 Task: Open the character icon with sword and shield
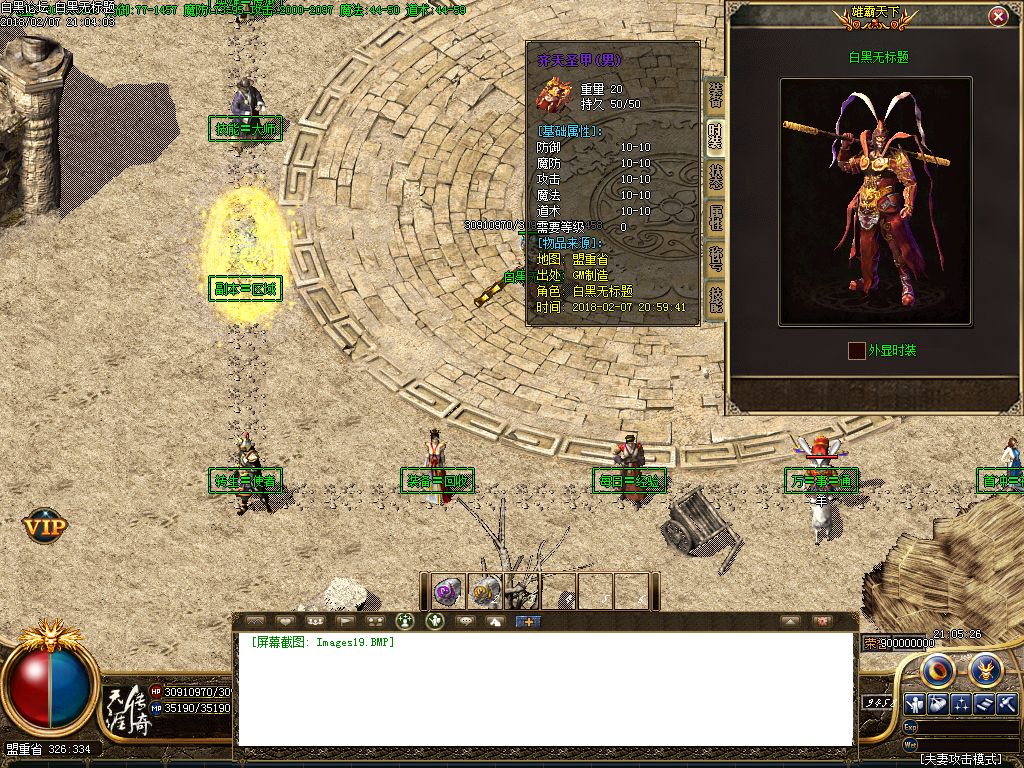pyautogui.click(x=915, y=704)
